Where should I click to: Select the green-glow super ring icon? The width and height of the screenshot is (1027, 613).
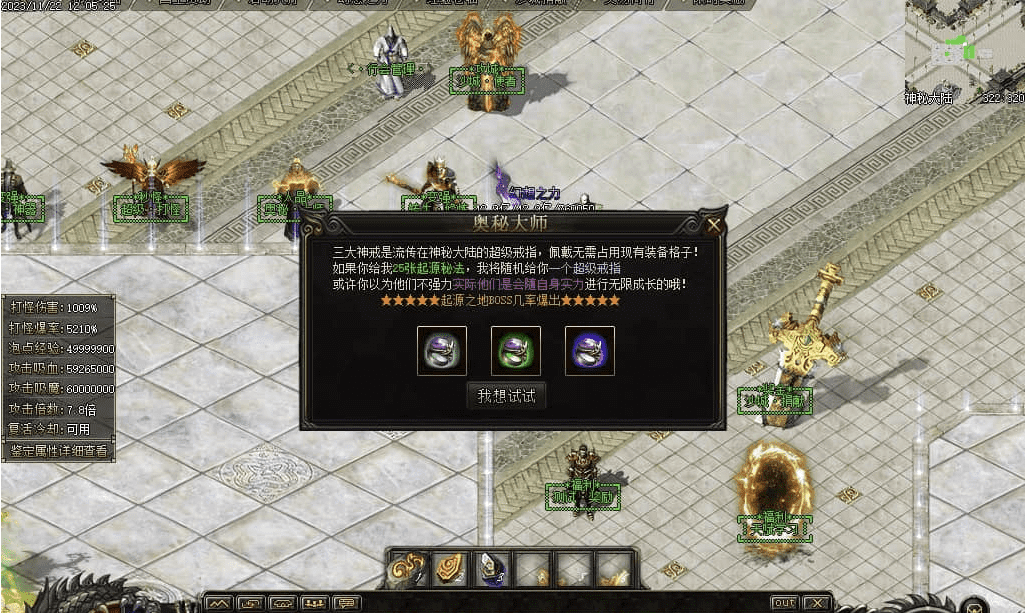click(516, 351)
